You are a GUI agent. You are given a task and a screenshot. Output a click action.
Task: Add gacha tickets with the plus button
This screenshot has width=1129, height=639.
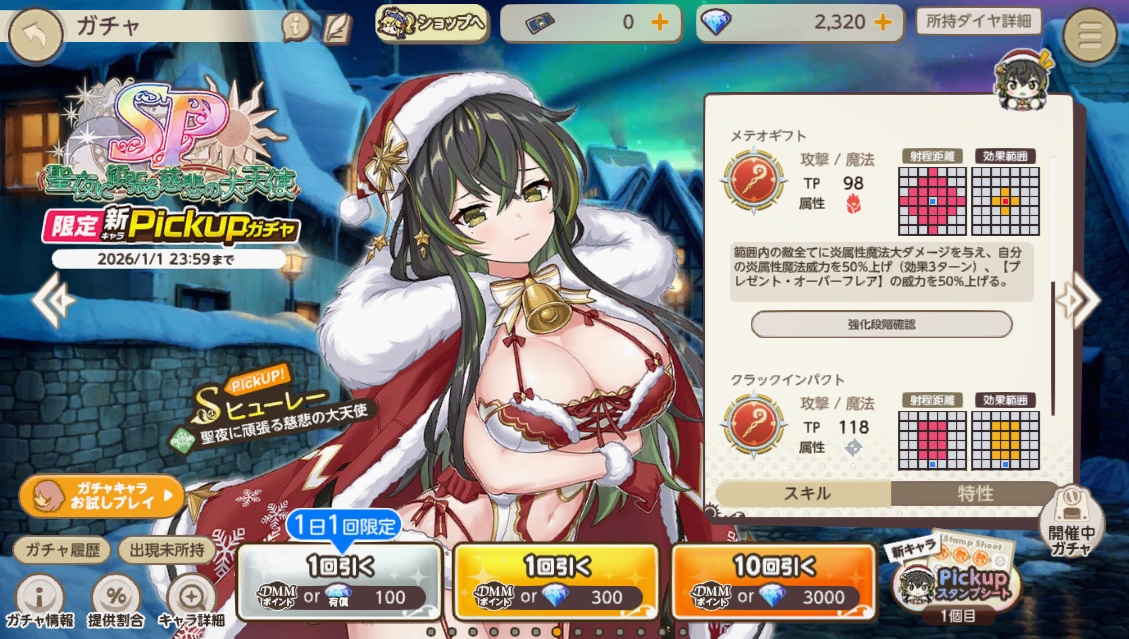click(x=660, y=23)
